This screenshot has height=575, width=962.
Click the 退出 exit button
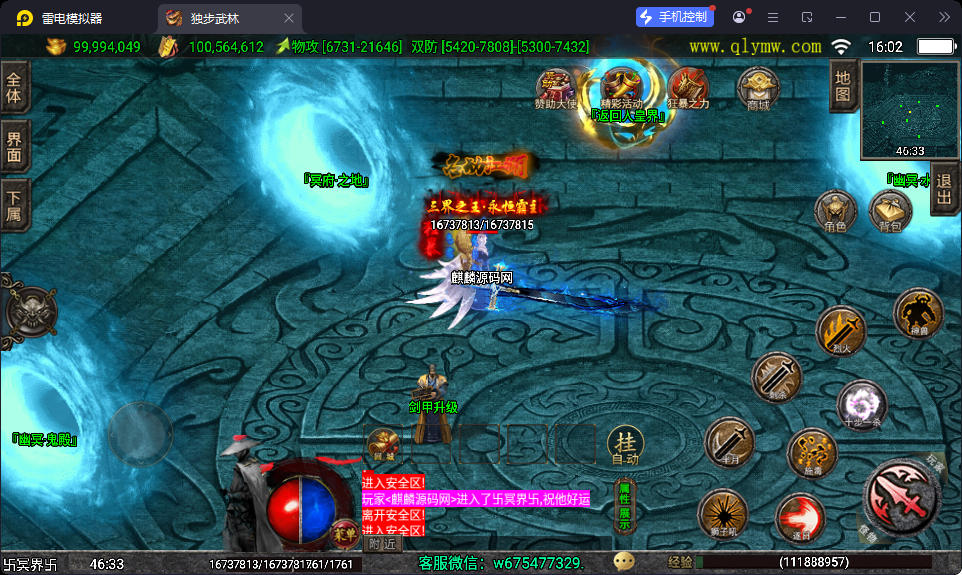coord(945,188)
